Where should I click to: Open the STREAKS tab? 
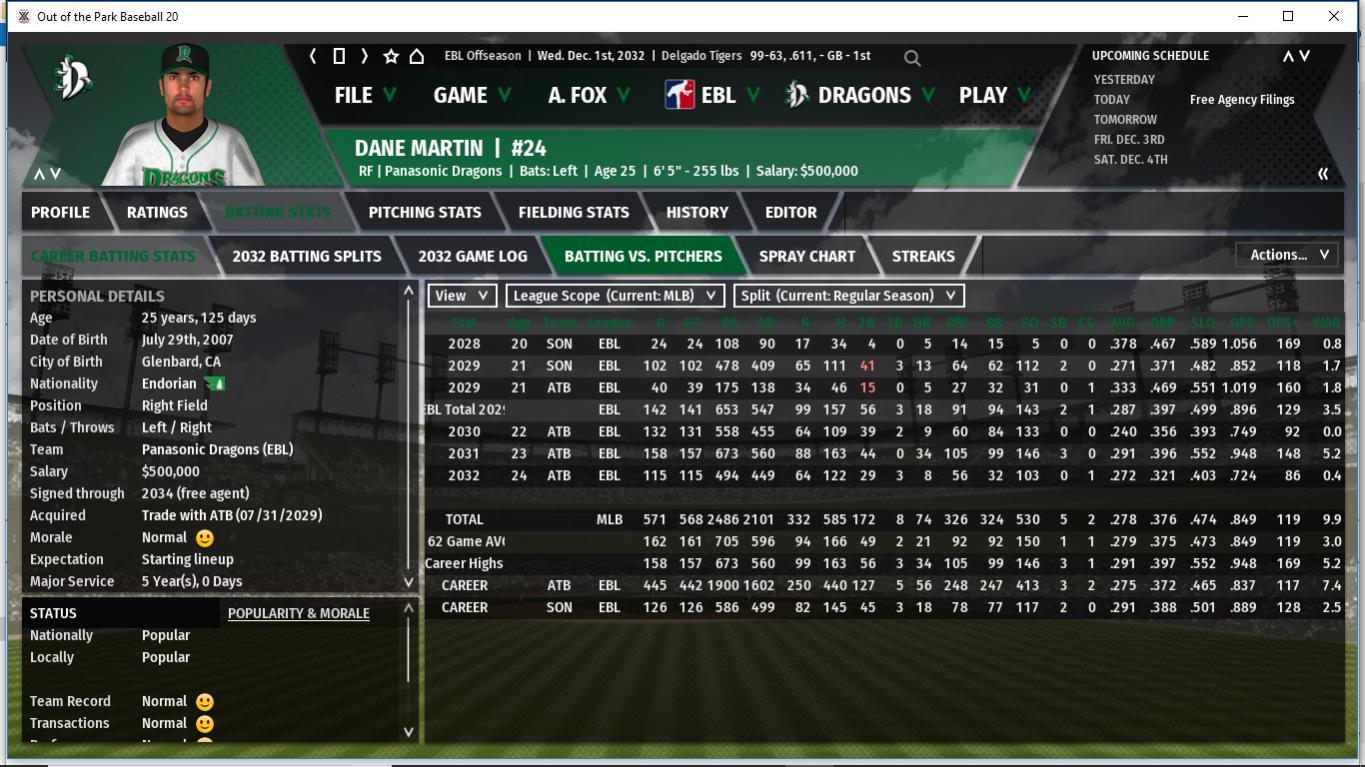[x=923, y=256]
